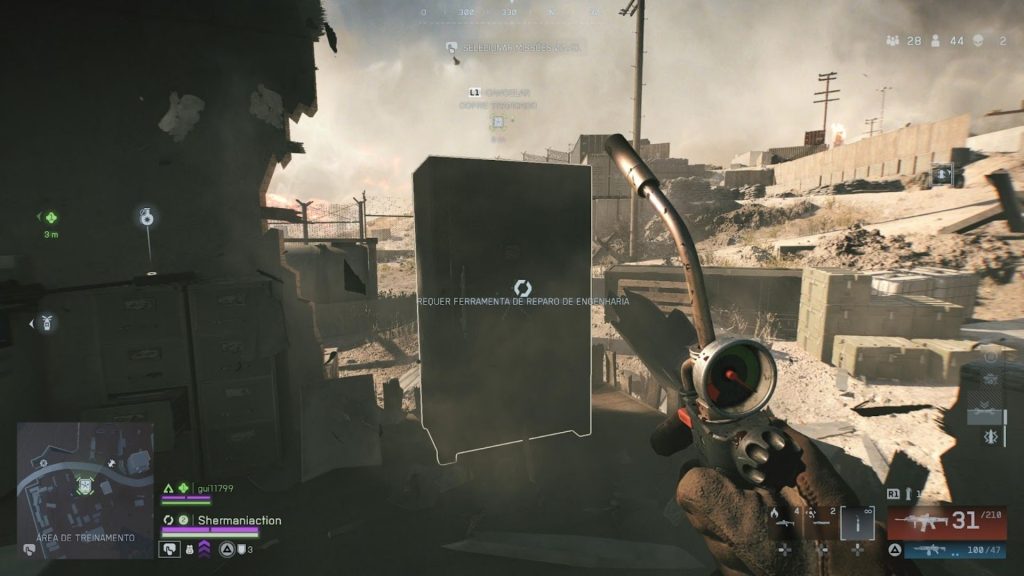Select the incendiary launcher gadget slot
The width and height of the screenshot is (1024, 576).
[784, 520]
